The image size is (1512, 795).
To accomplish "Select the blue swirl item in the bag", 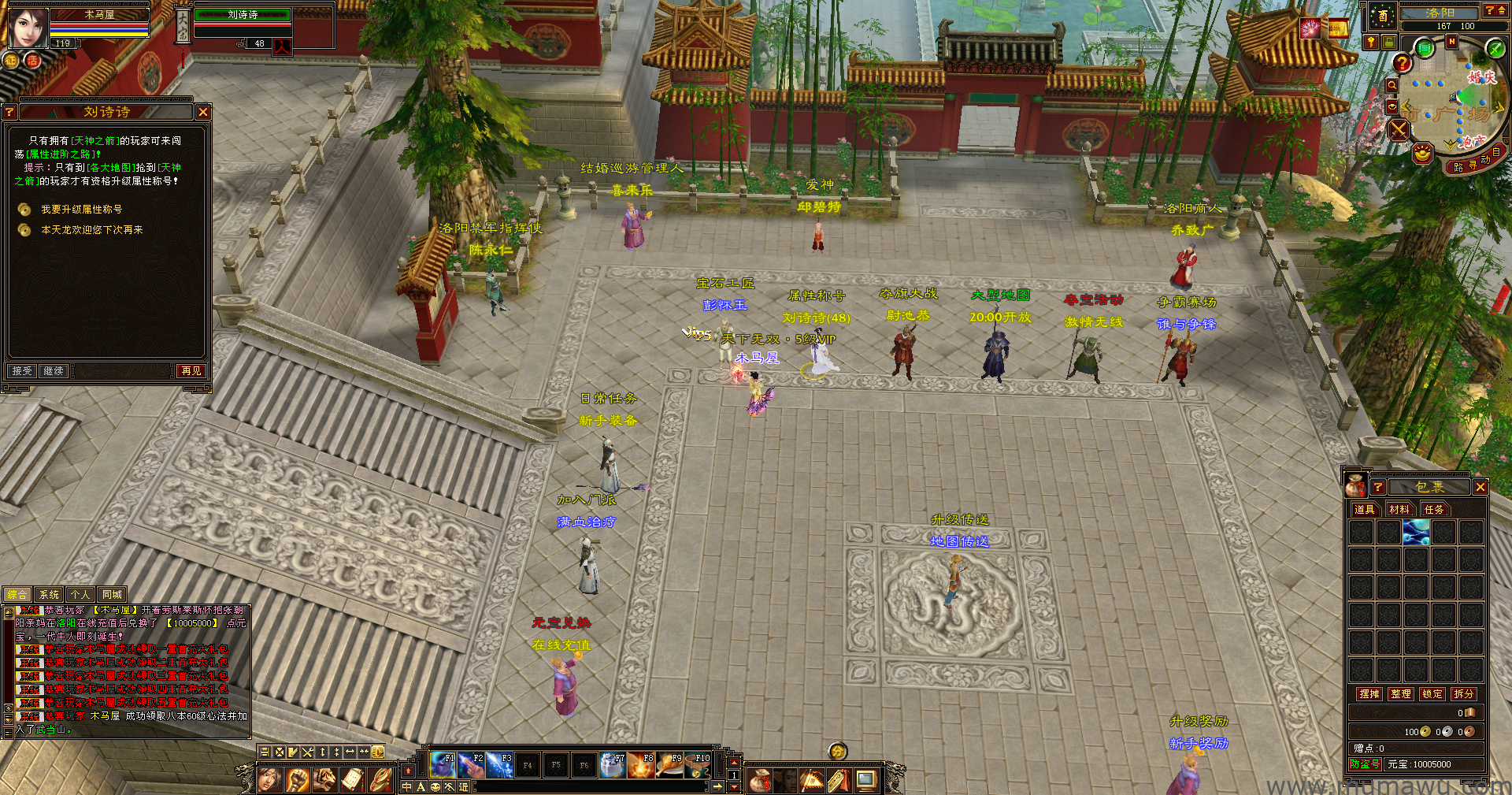I will (1415, 533).
